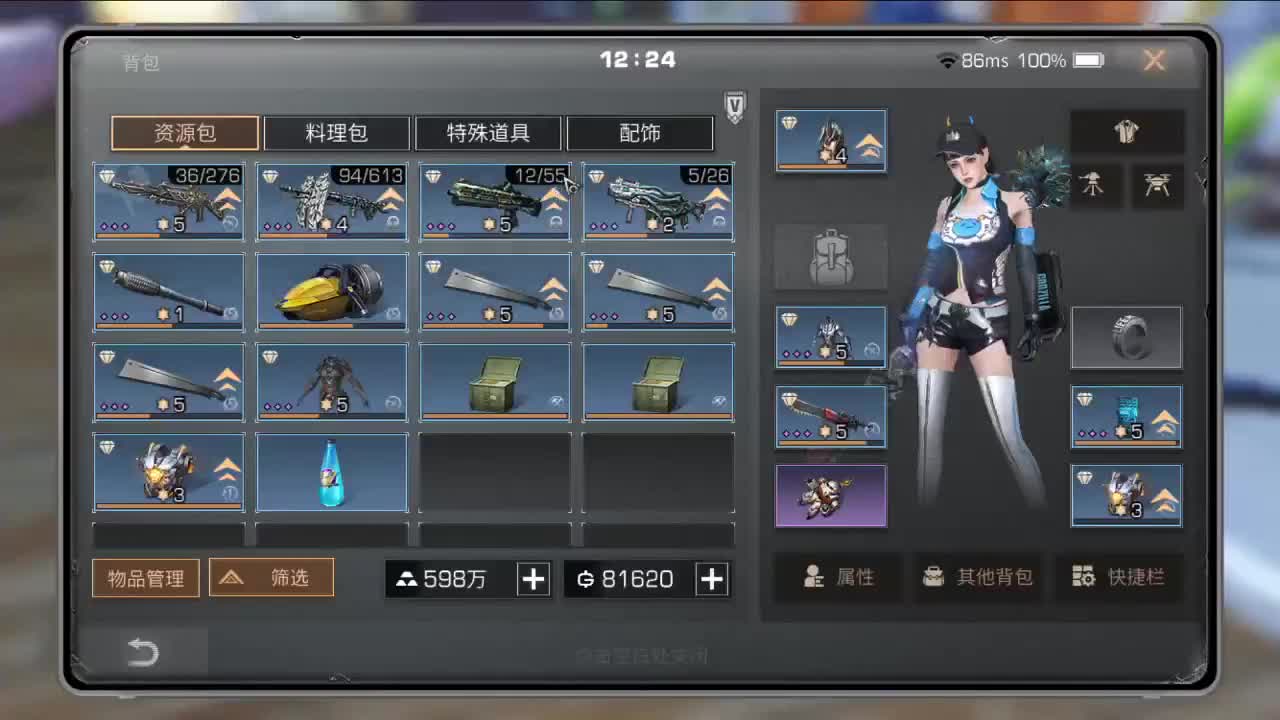Open the 筛选 filter panel
Image resolution: width=1280 pixels, height=720 pixels.
(271, 577)
